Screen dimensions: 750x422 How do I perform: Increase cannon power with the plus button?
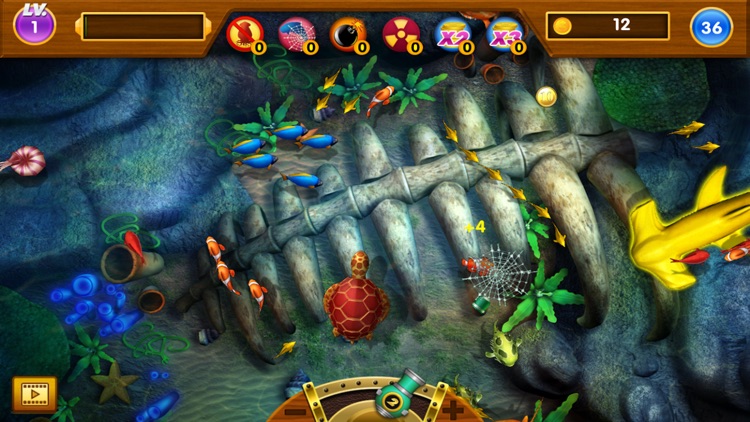click(x=454, y=410)
